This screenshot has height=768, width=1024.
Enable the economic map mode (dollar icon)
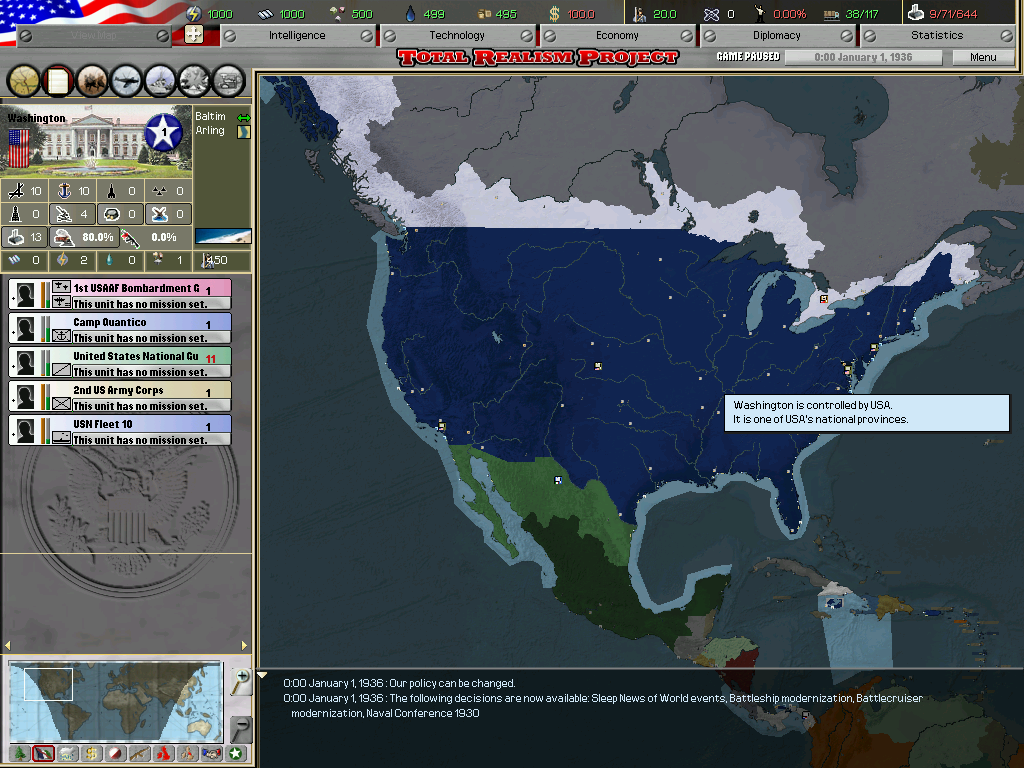pyautogui.click(x=91, y=753)
